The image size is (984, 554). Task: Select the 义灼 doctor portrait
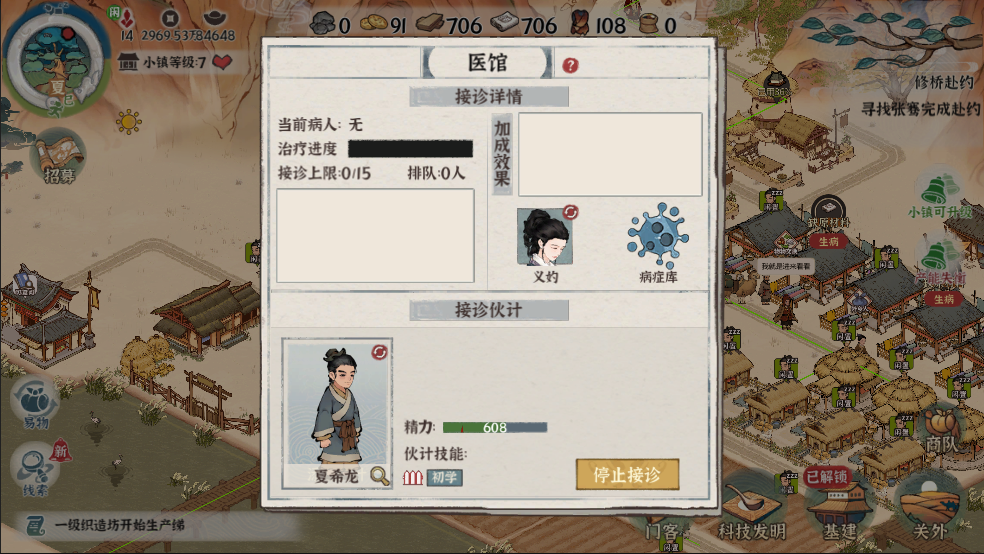coord(546,238)
